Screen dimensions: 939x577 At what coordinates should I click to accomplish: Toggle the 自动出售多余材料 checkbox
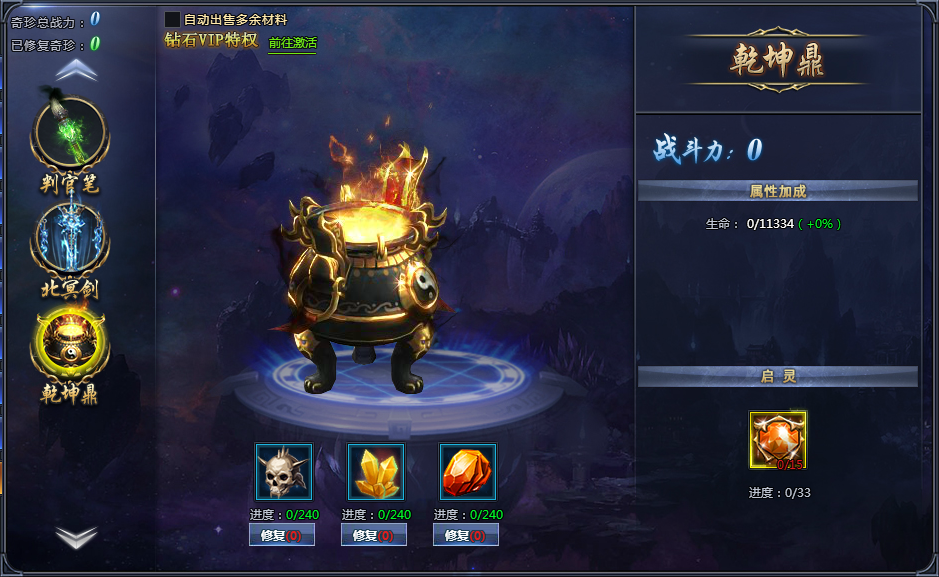[172, 19]
